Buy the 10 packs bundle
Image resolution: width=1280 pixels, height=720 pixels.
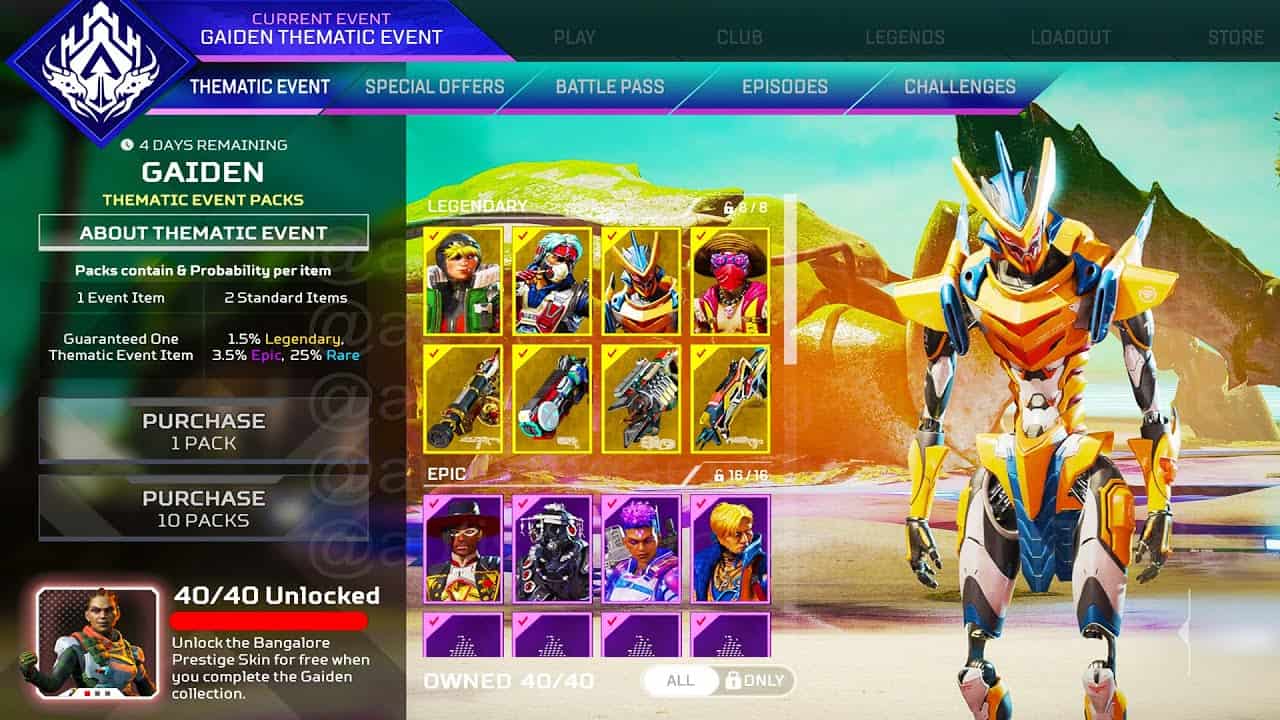pos(203,508)
